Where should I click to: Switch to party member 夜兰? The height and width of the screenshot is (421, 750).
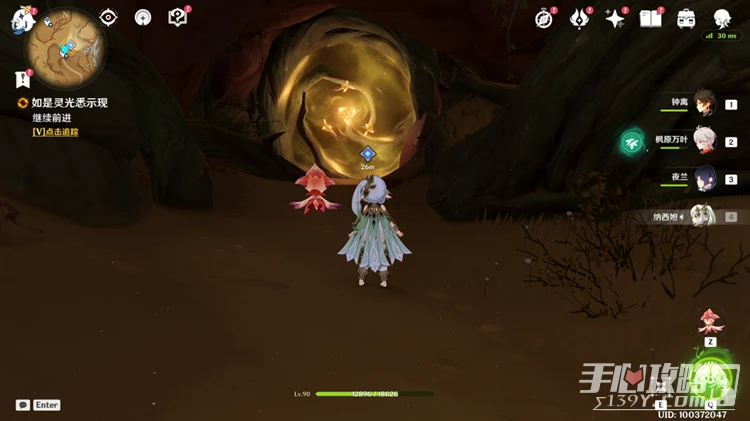coord(704,179)
